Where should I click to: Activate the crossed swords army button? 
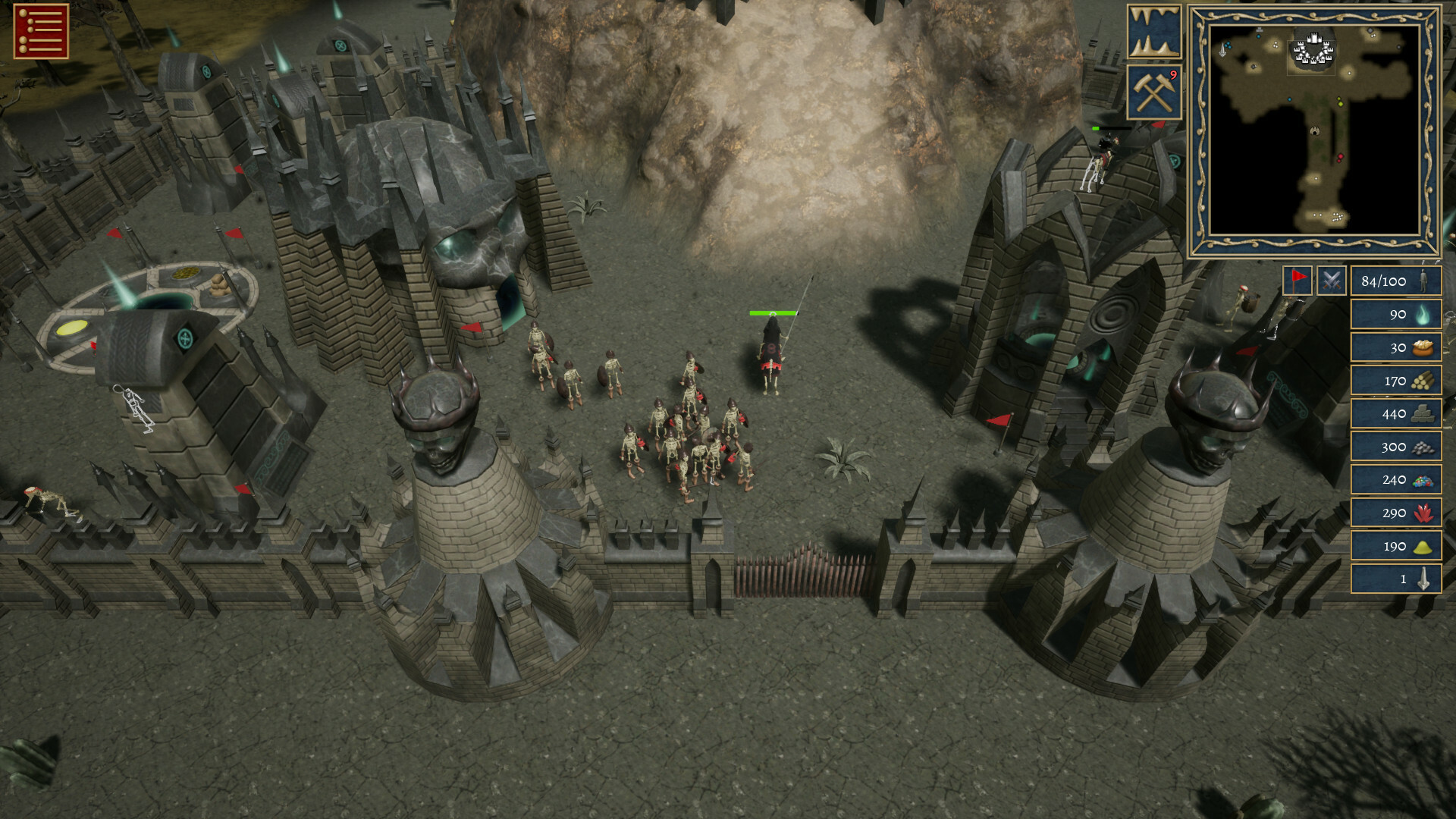point(1331,281)
